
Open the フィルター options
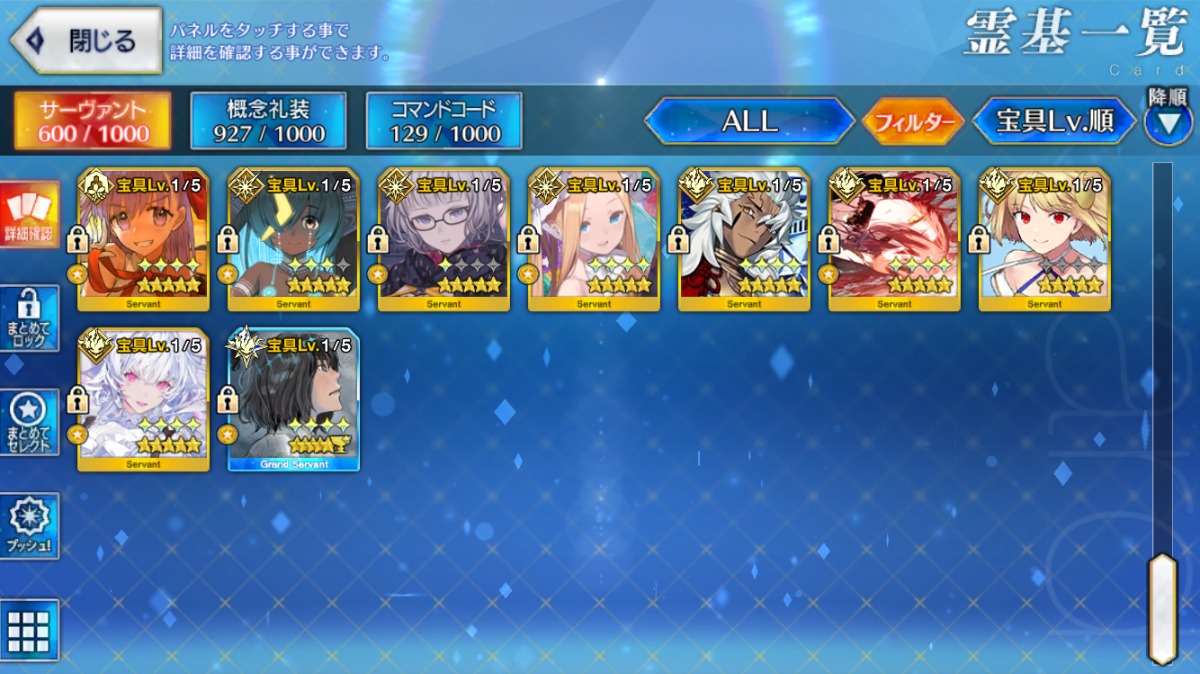point(912,122)
